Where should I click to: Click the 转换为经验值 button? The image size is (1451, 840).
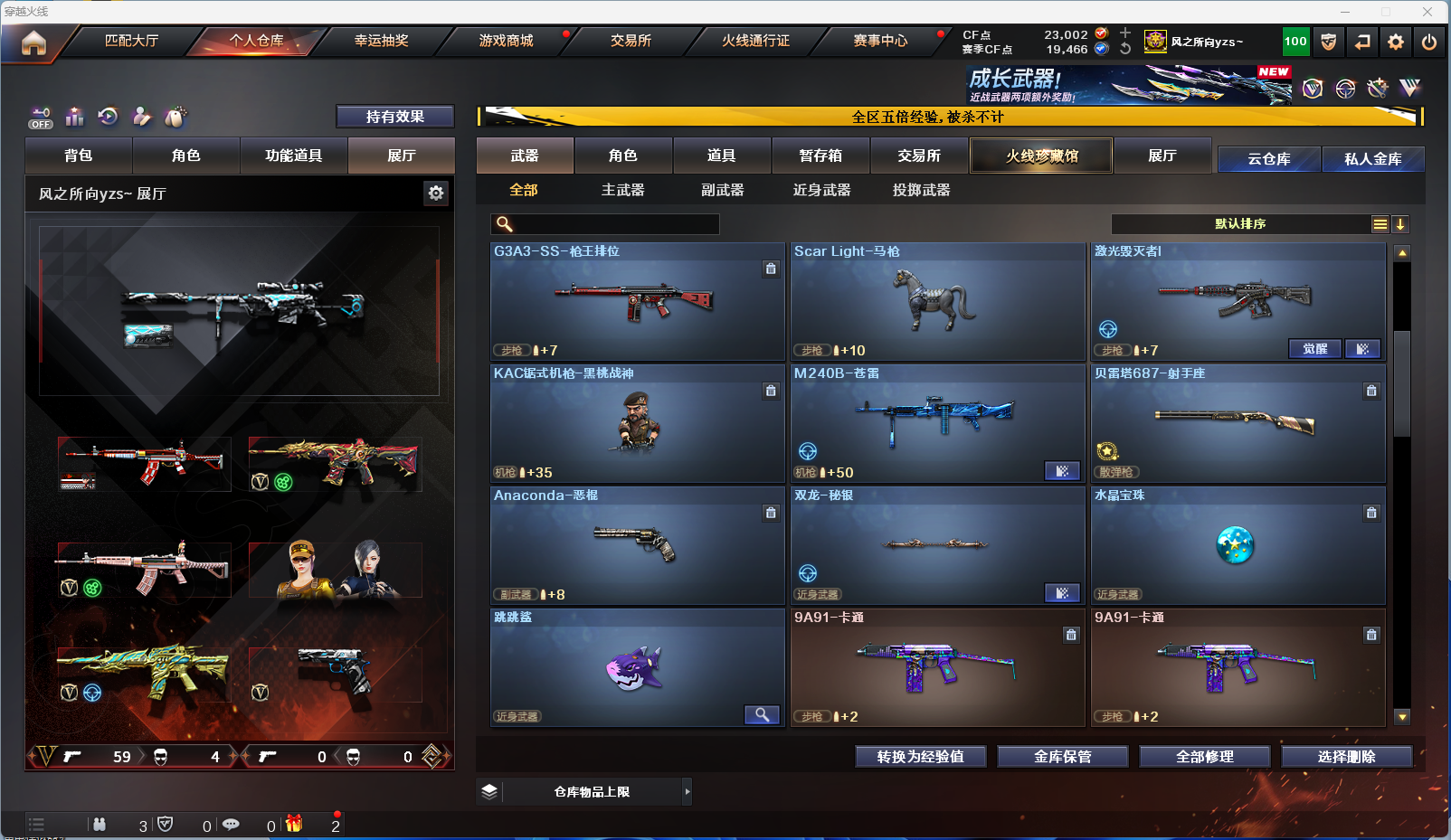pos(920,757)
